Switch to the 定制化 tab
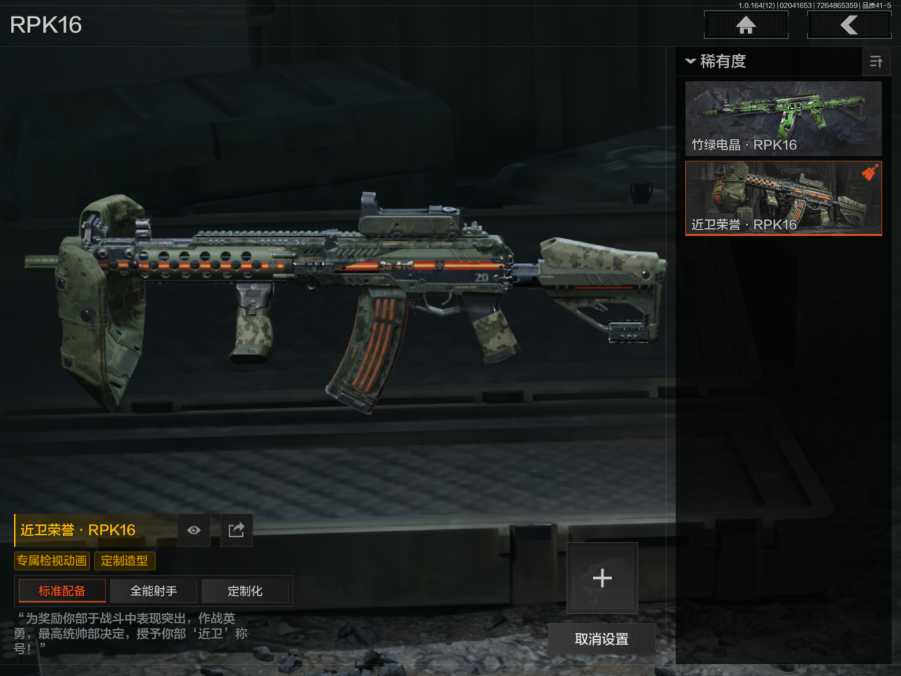Screen dimensions: 901x676 coord(245,591)
